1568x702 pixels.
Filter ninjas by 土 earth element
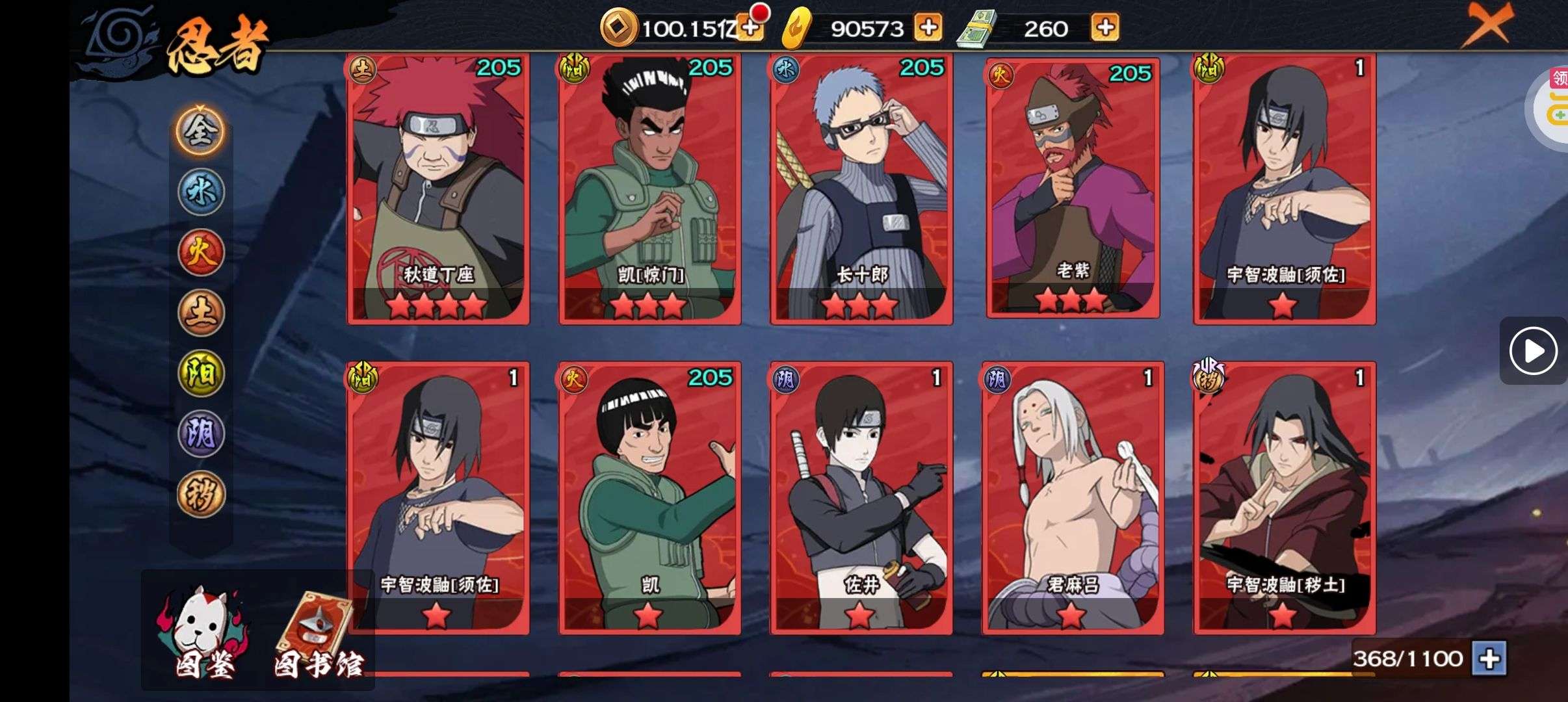201,313
